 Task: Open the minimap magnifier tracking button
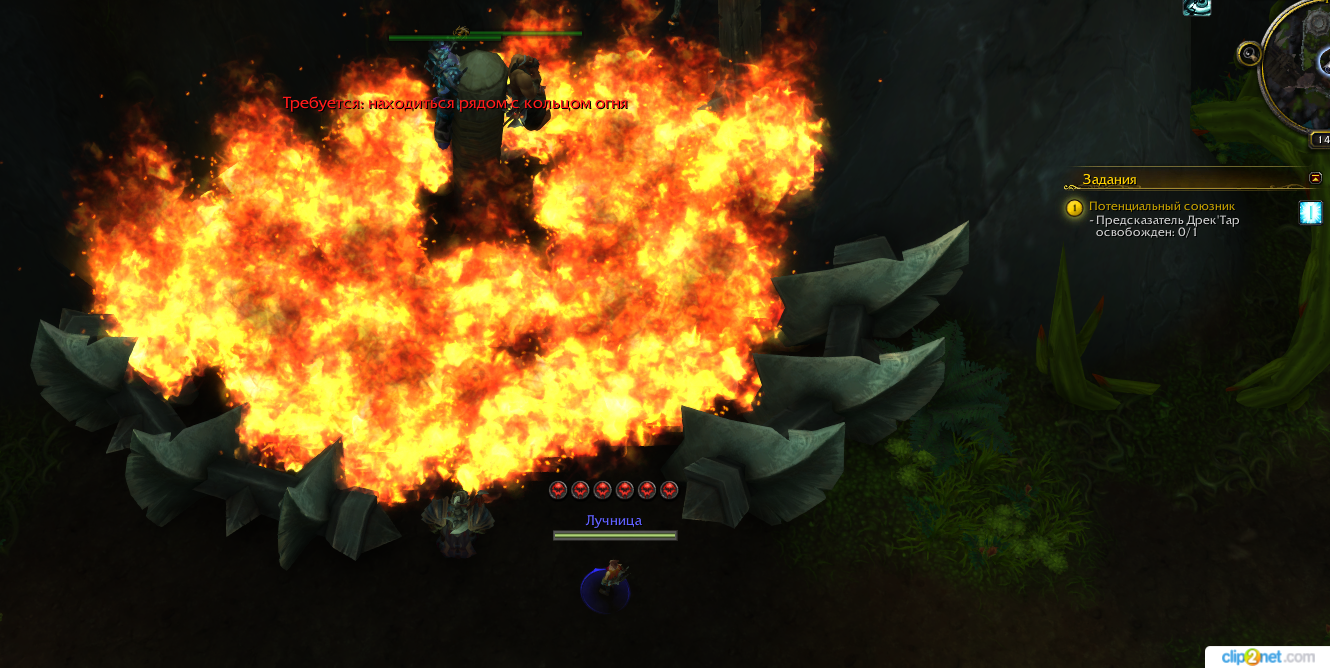[x=1248, y=53]
